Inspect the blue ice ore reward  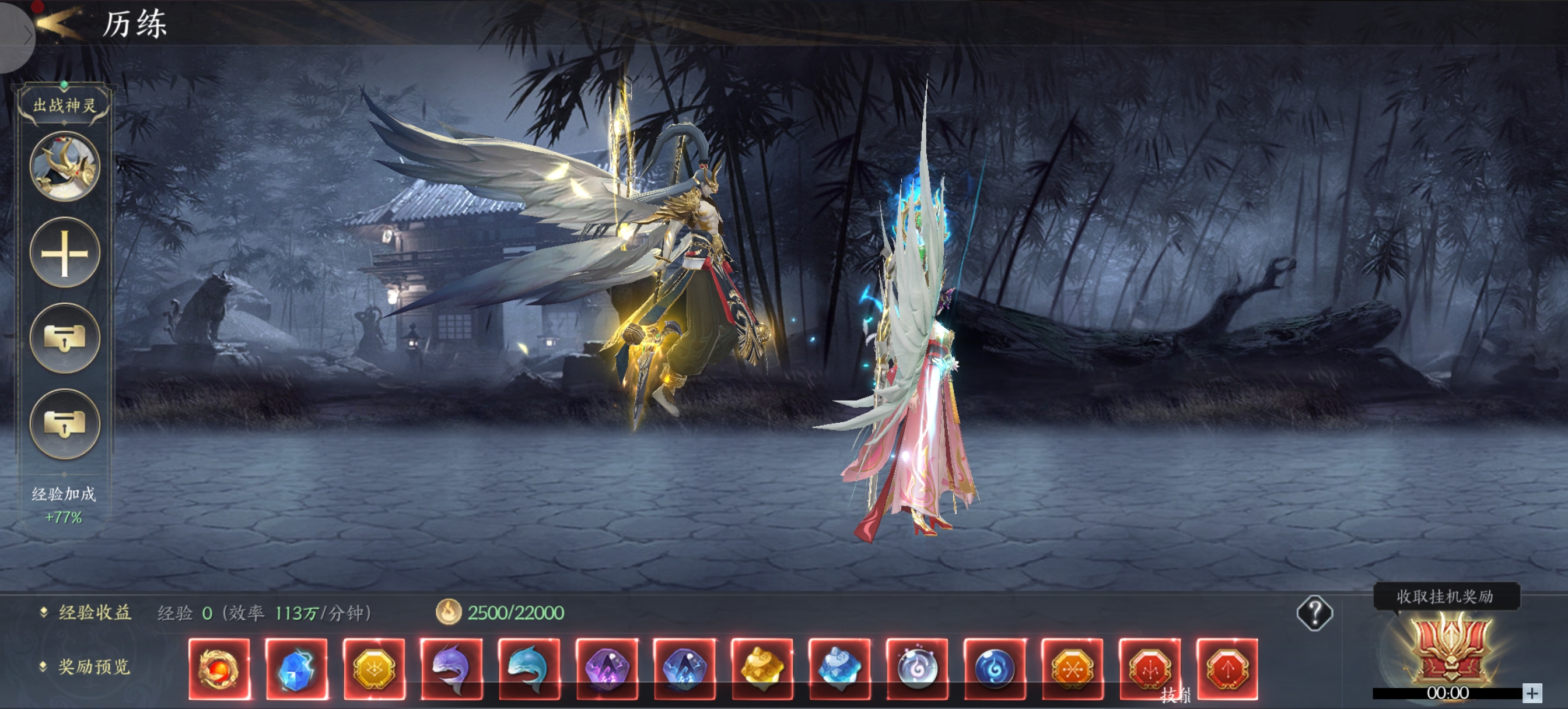839,669
